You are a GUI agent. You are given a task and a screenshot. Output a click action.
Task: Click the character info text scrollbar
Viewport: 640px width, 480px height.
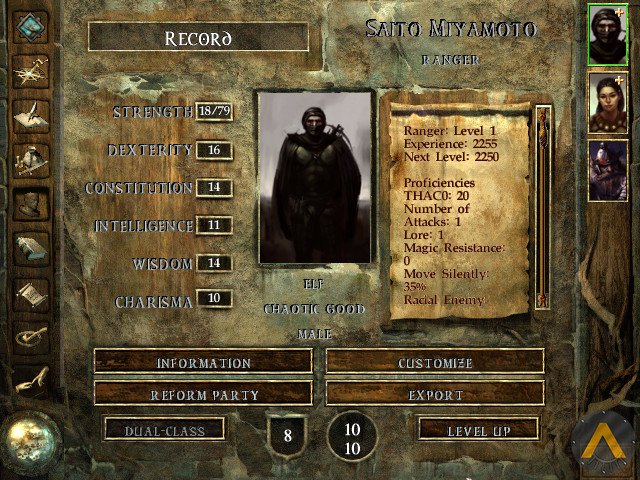point(543,205)
